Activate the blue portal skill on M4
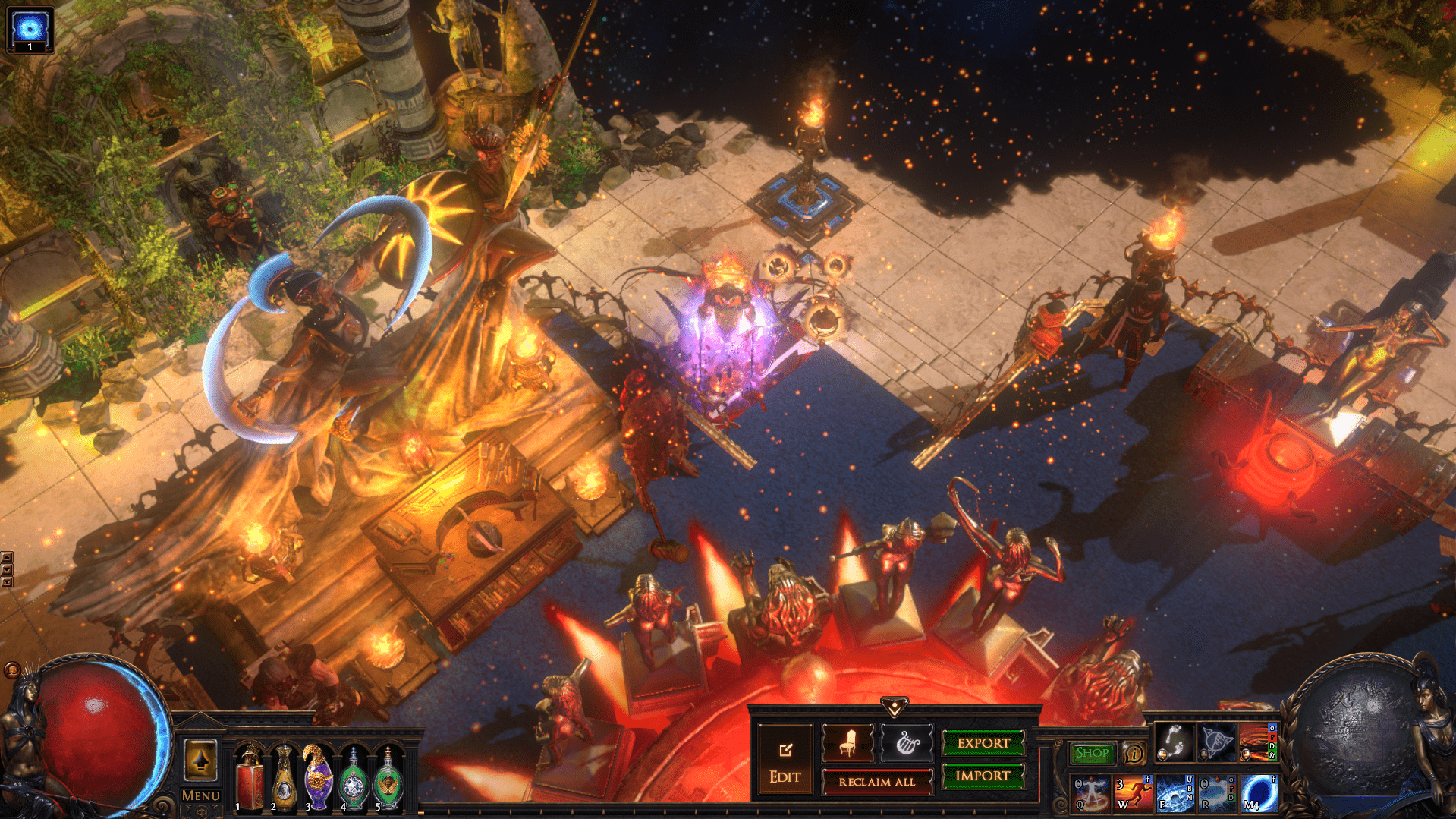1456x819 pixels. [x=1259, y=792]
